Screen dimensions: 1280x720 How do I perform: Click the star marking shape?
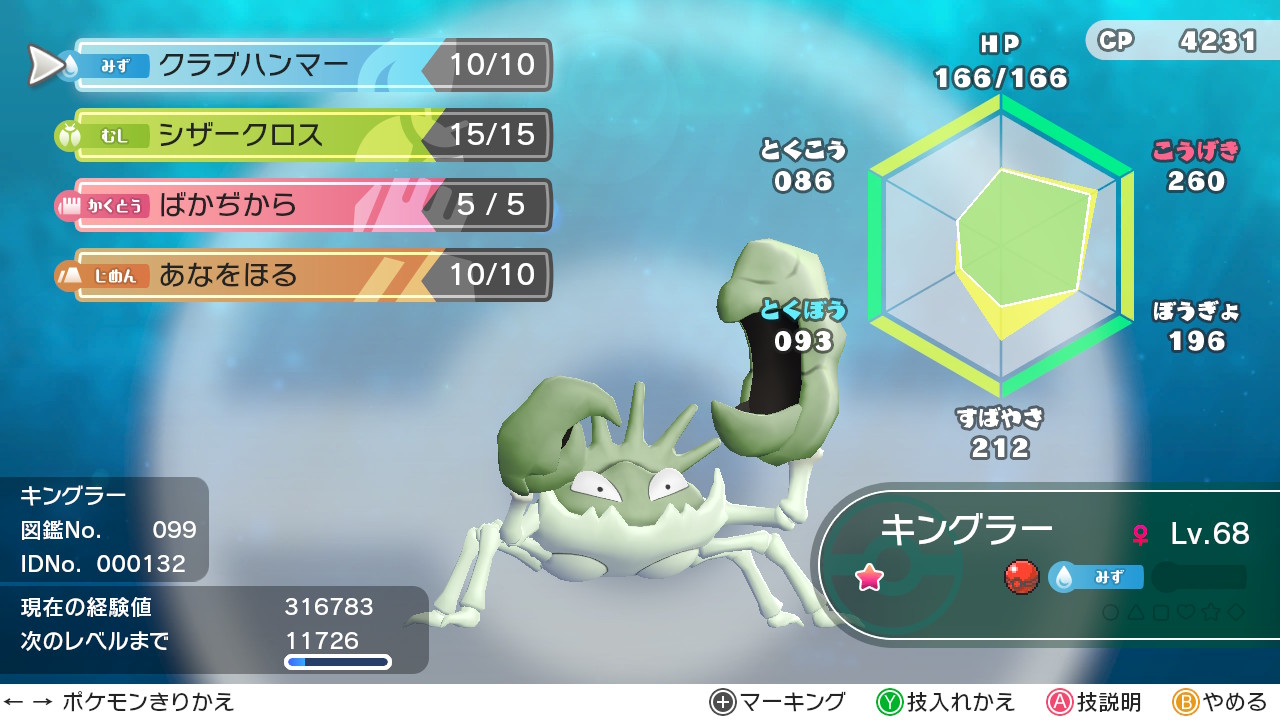point(1209,612)
